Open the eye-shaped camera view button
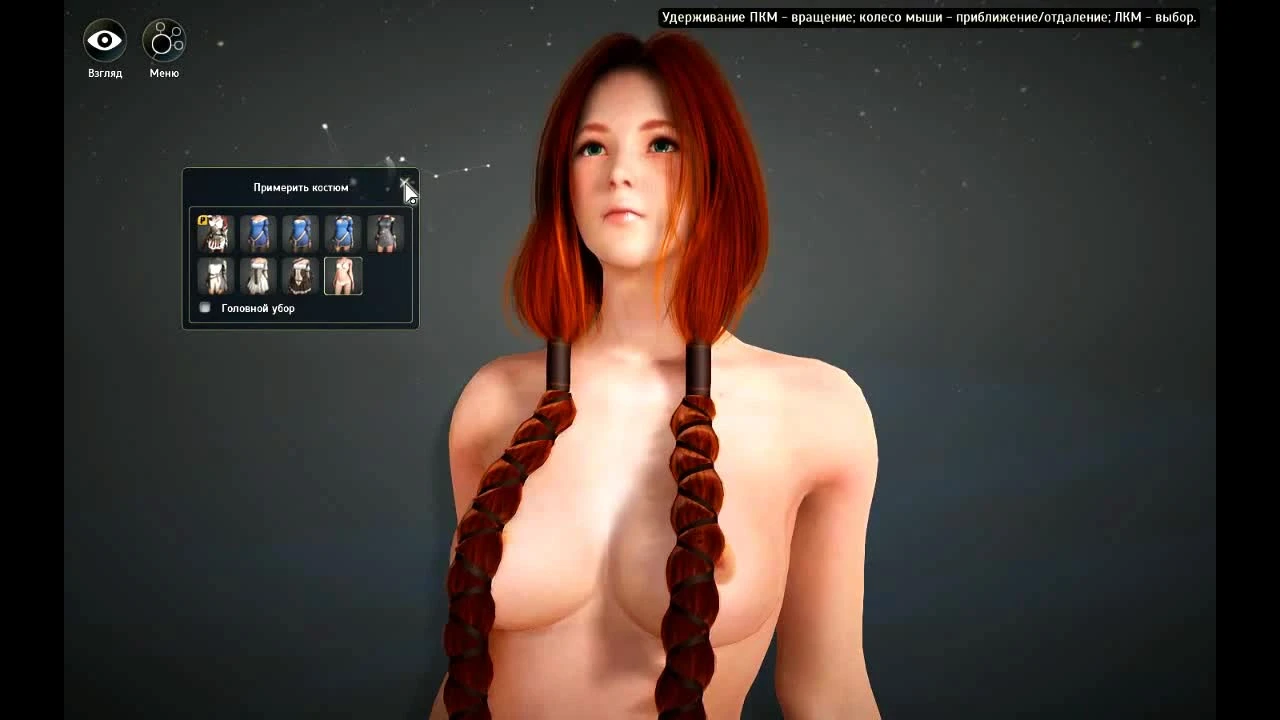Screen dimensions: 1280x720 103,40
